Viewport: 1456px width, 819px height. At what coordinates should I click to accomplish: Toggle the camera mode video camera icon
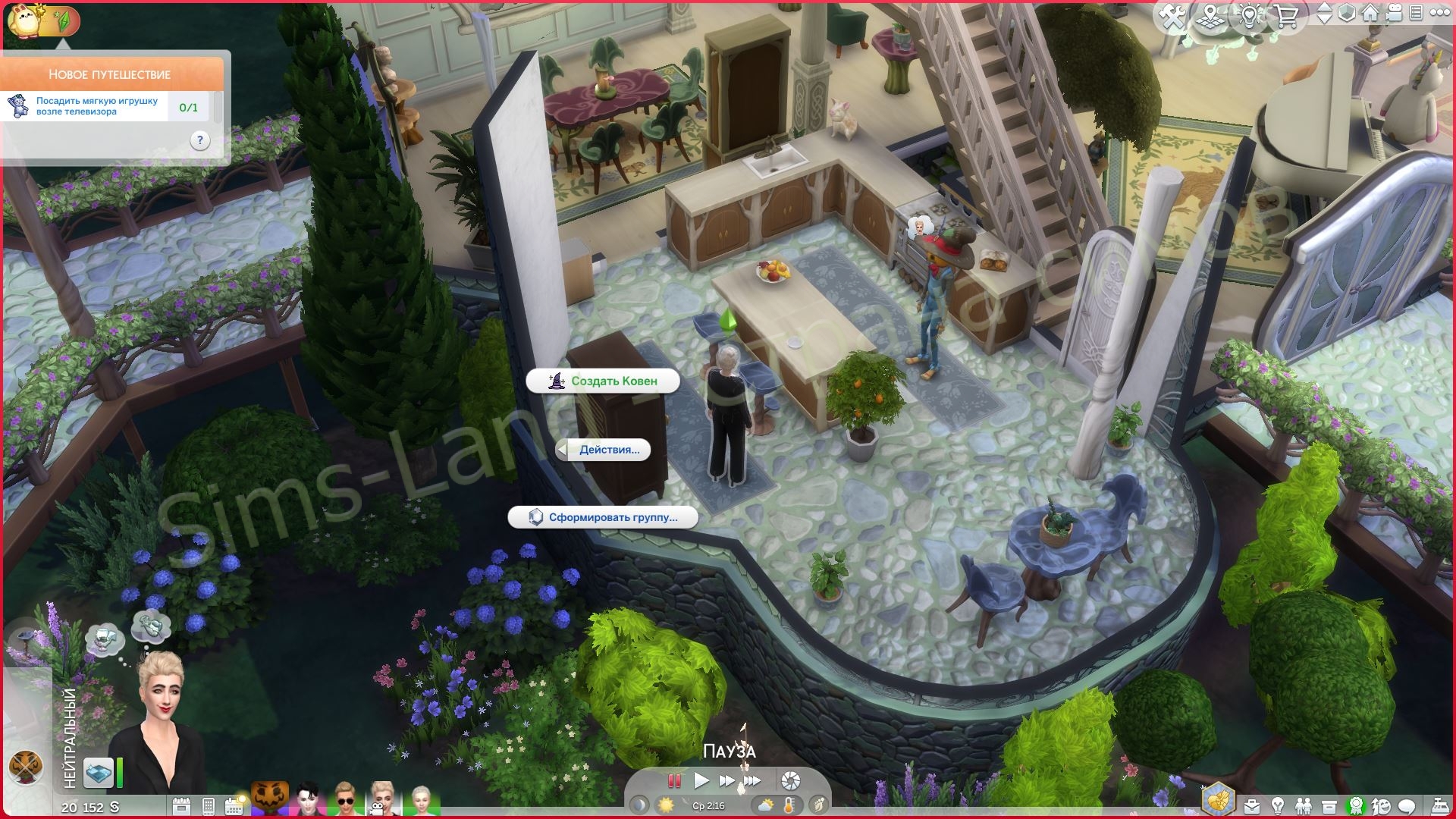tap(1393, 14)
